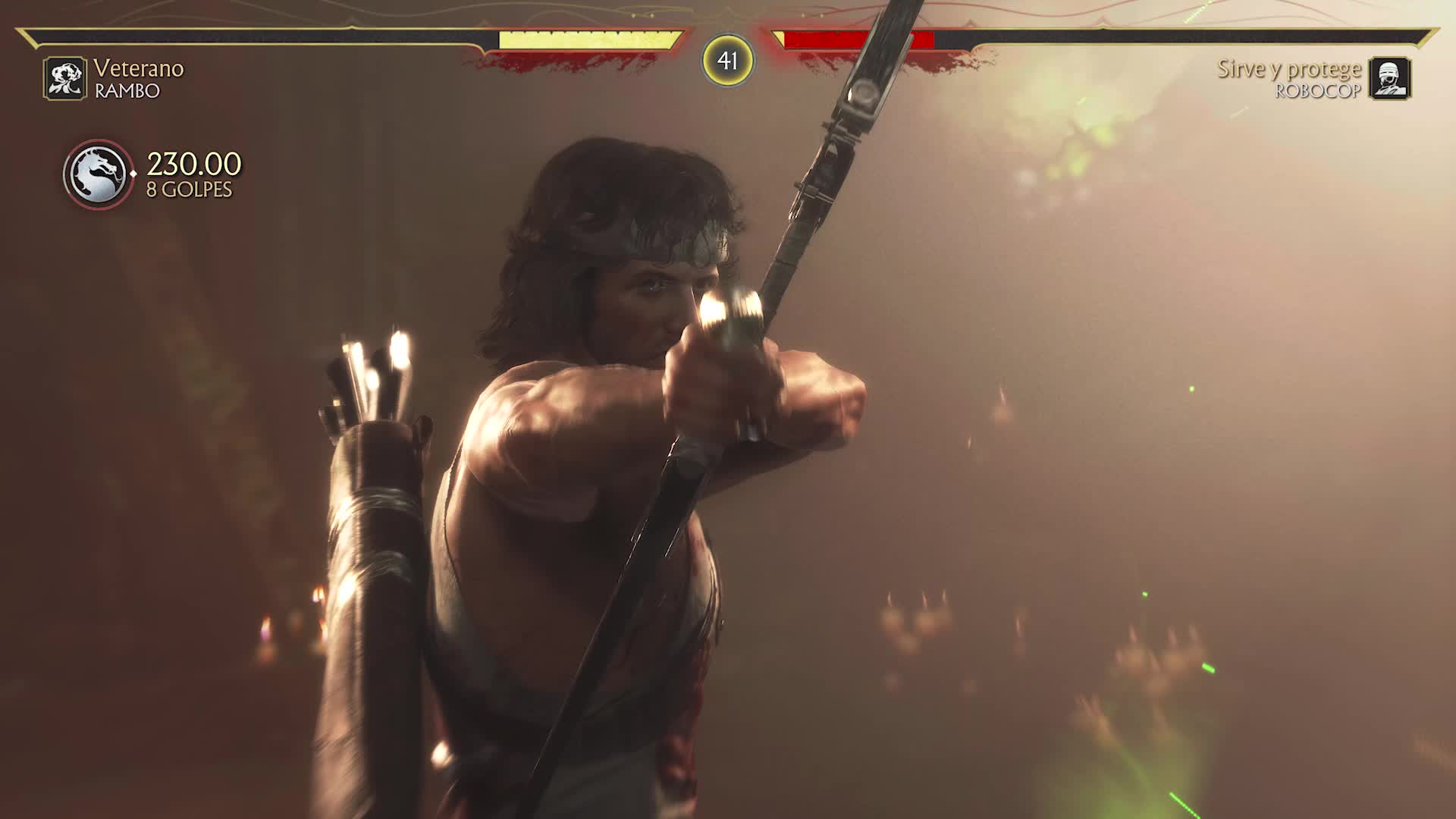Click the dragon medallion combo icon
Viewport: 1456px width, 819px height.
(x=98, y=174)
